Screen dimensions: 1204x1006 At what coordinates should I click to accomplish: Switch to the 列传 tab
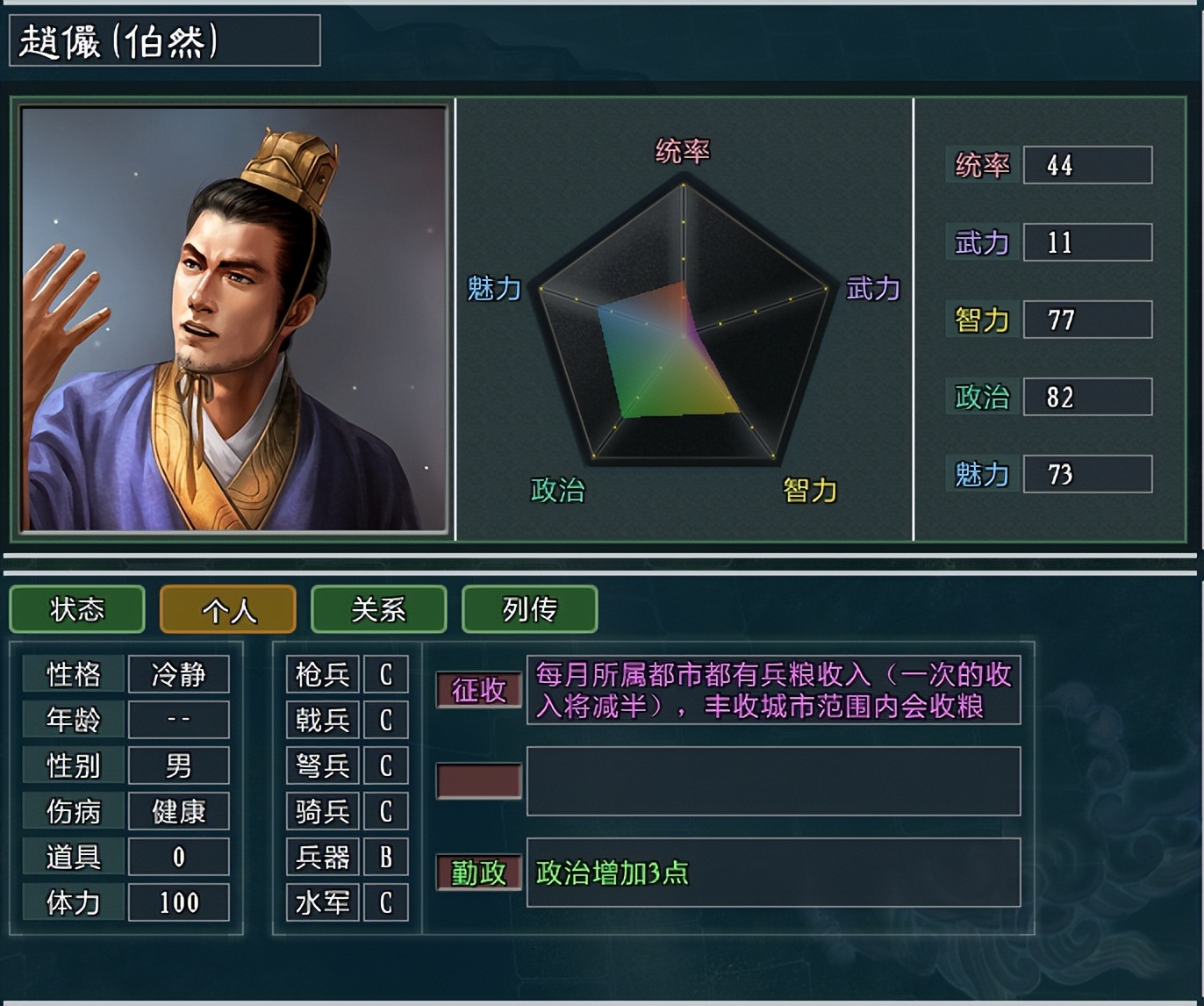(529, 608)
